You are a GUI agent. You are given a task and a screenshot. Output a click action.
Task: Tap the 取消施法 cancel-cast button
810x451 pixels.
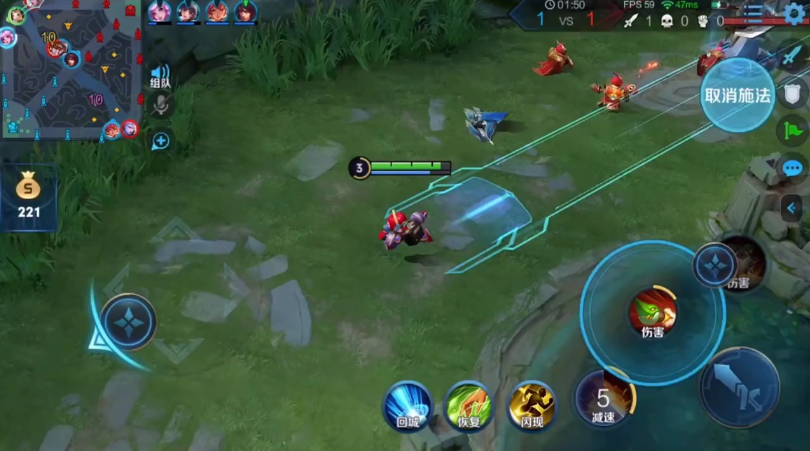pos(737,95)
